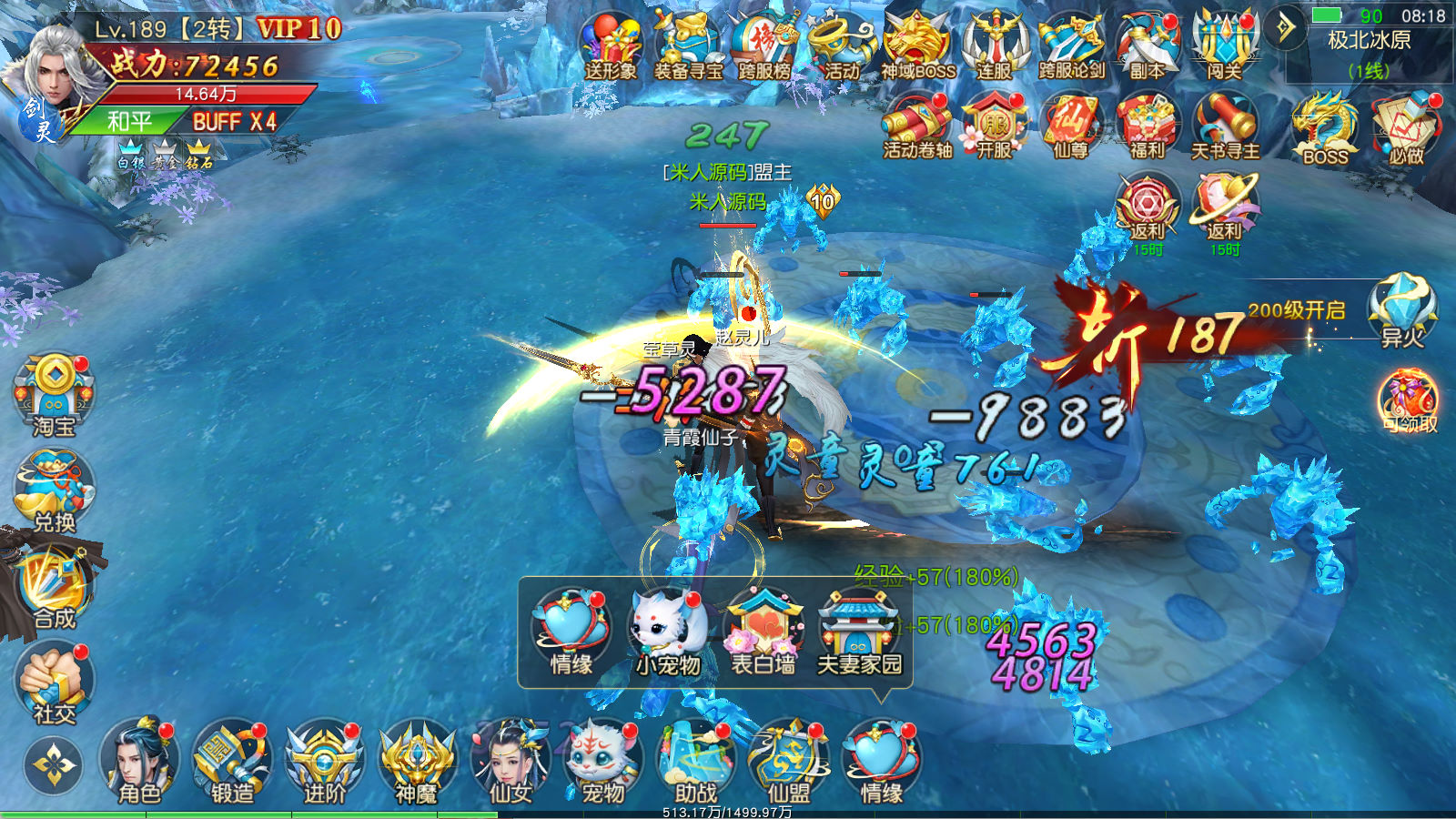1456x819 pixels.
Task: Enter the 副本 dungeon menu
Action: 1147,45
